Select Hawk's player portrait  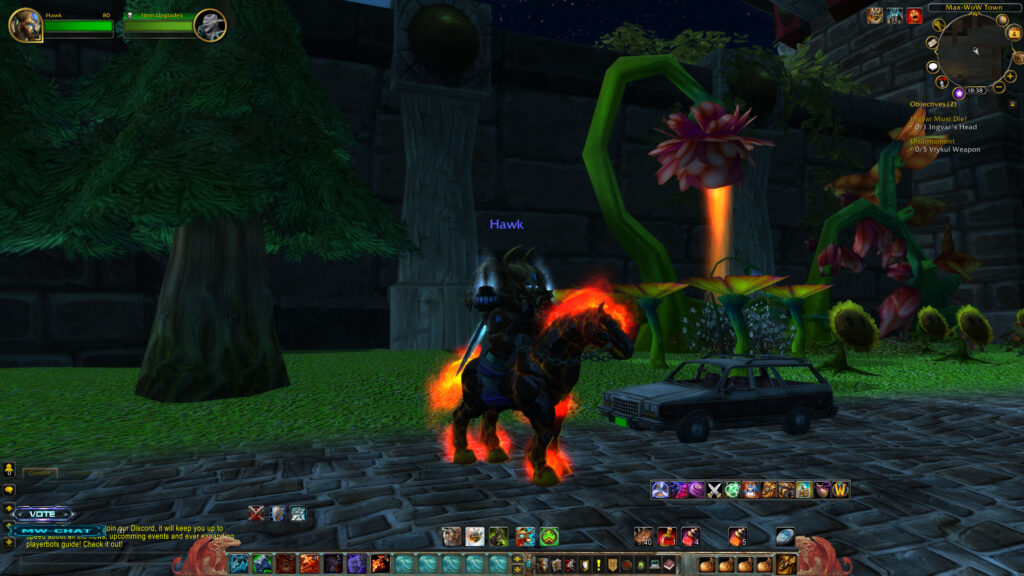pyautogui.click(x=25, y=25)
